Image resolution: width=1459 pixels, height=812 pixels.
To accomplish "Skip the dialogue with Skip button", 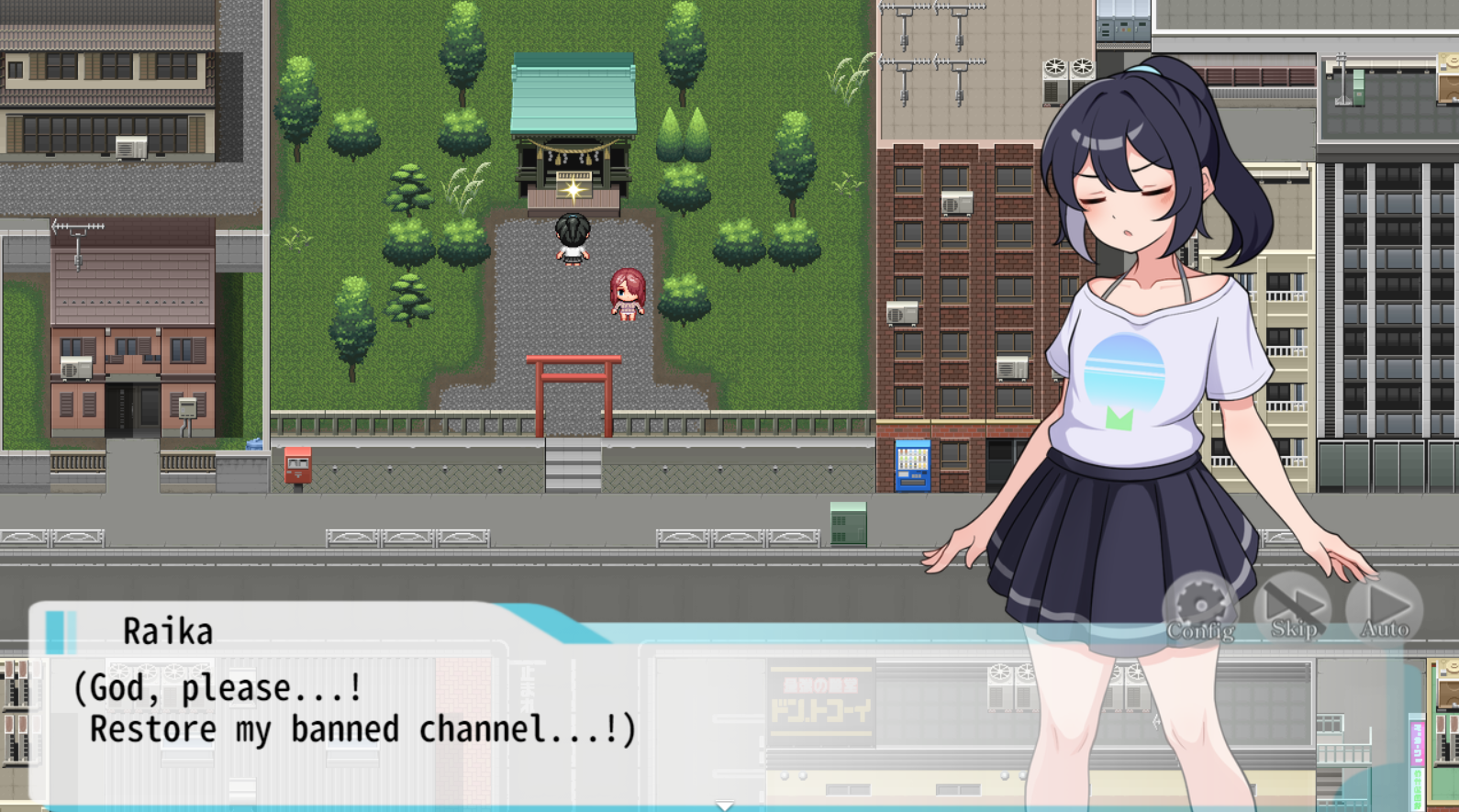I will 1293,607.
